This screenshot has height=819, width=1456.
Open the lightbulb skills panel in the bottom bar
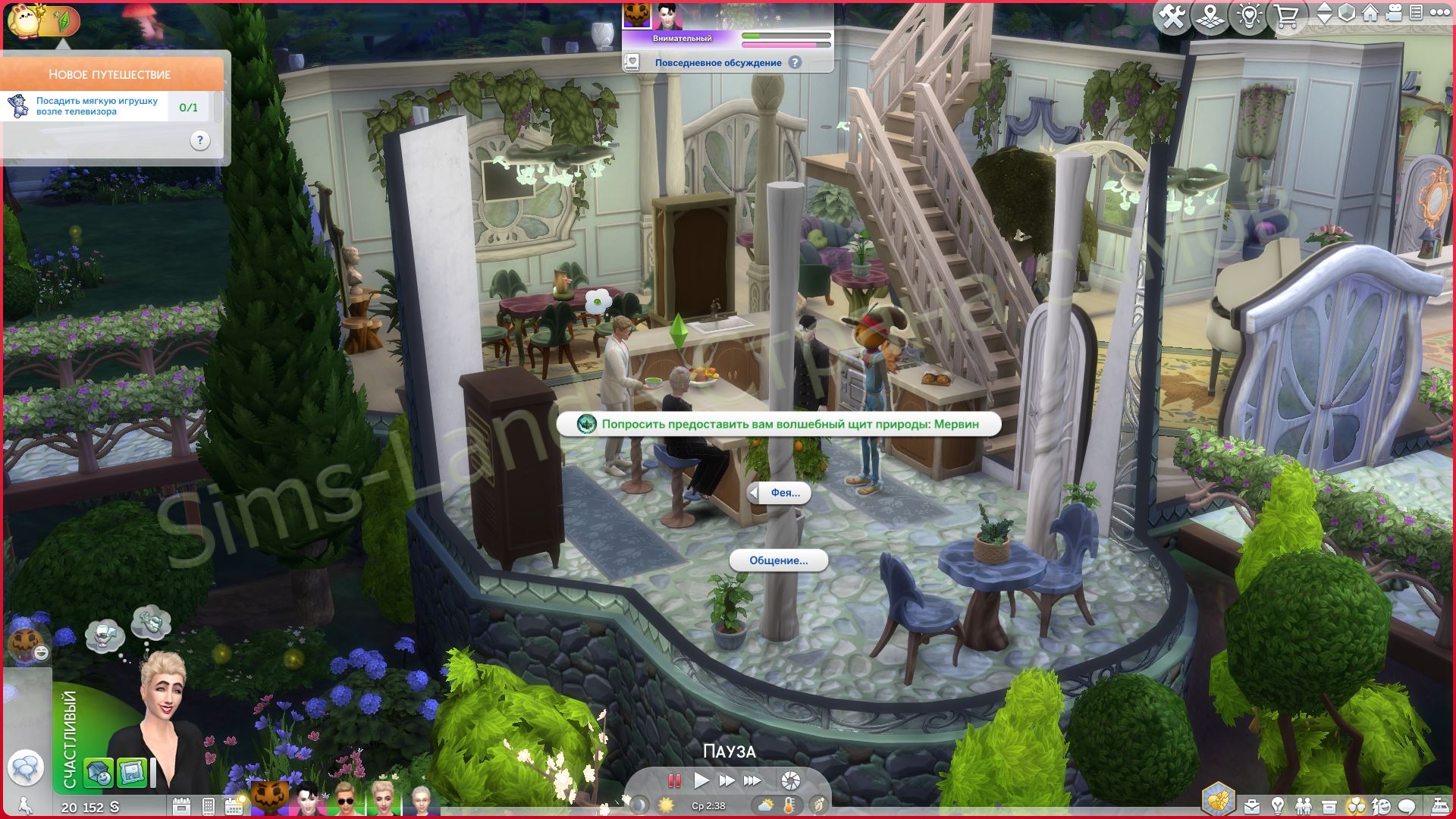1278,806
